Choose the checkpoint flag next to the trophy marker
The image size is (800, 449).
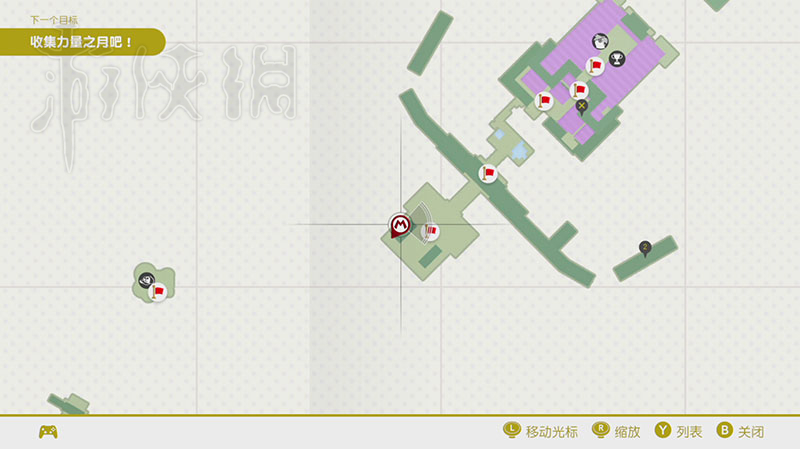[x=594, y=66]
